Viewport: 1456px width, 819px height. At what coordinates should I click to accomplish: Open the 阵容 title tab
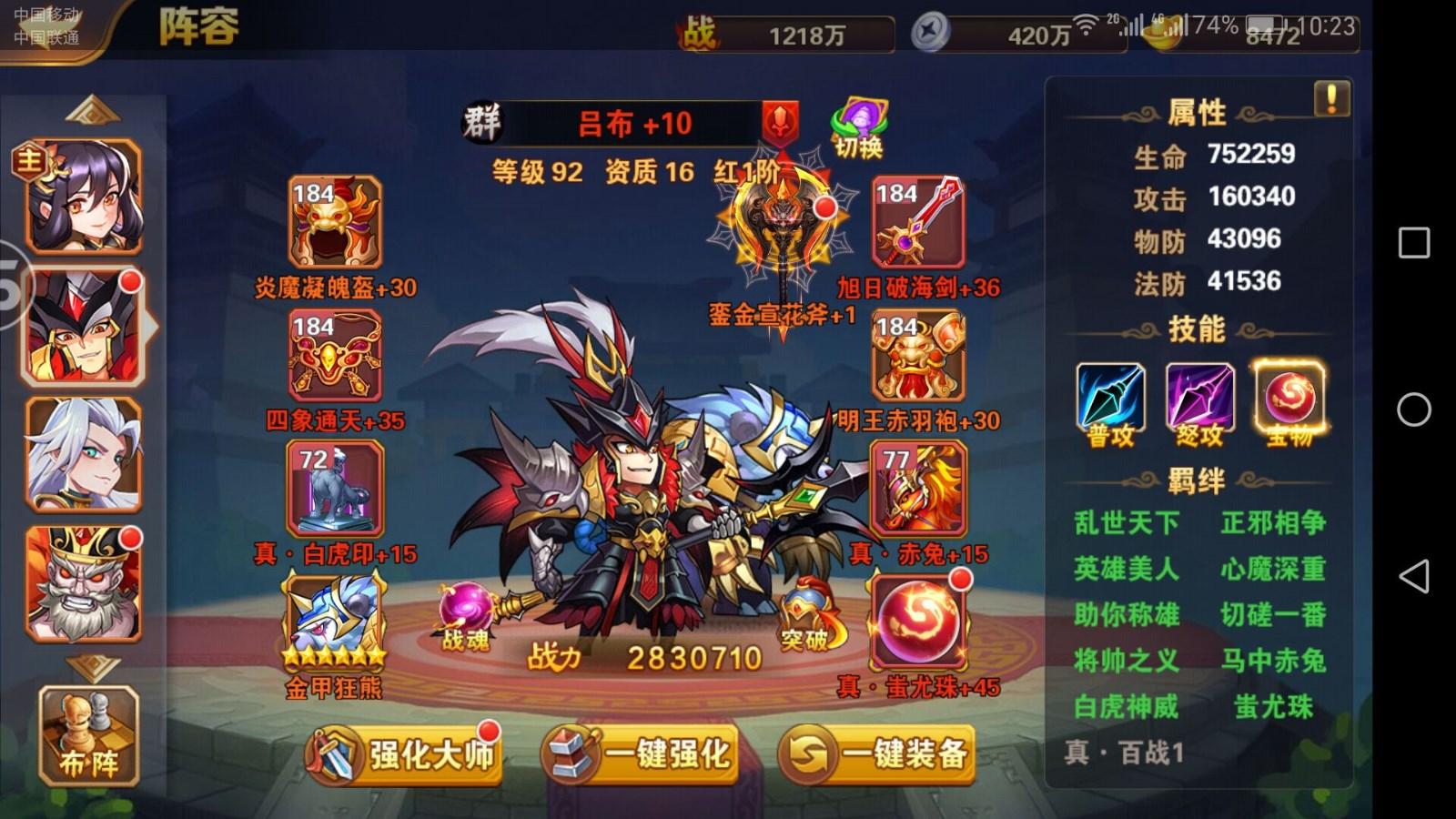point(200,27)
